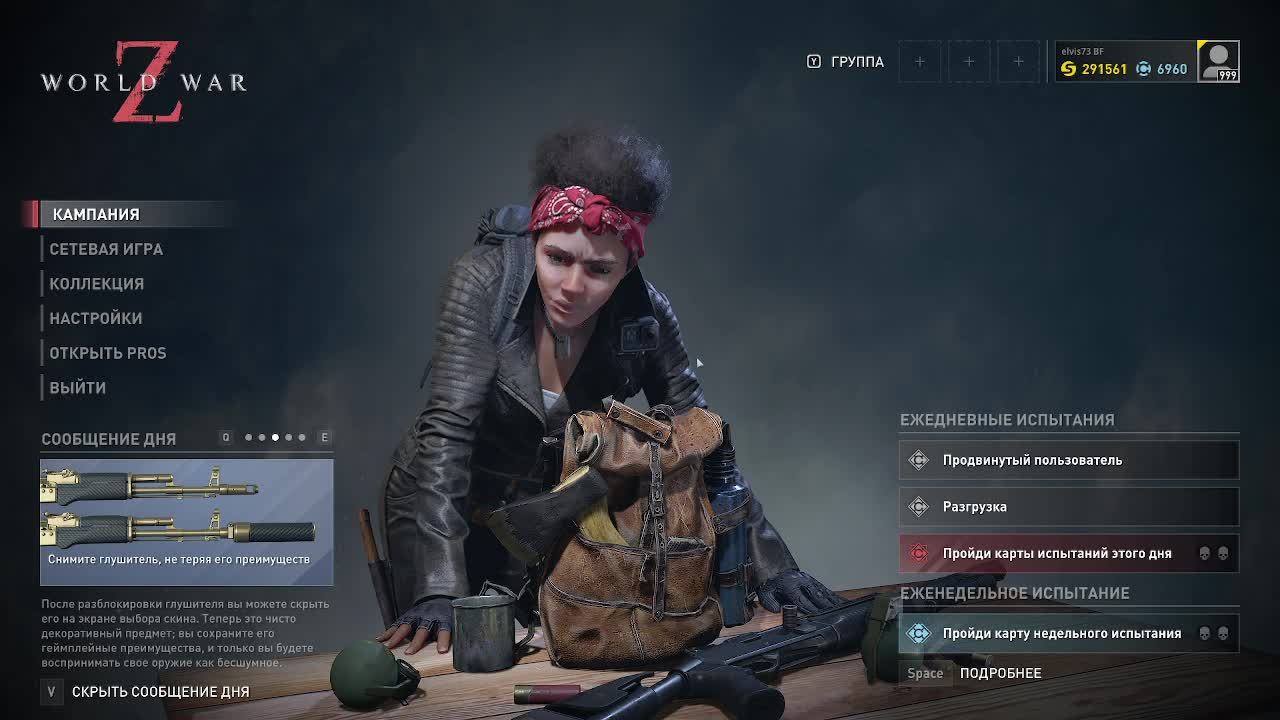1280x720 pixels.
Task: Open the Кампания menu entry
Action: pyautogui.click(x=96, y=214)
